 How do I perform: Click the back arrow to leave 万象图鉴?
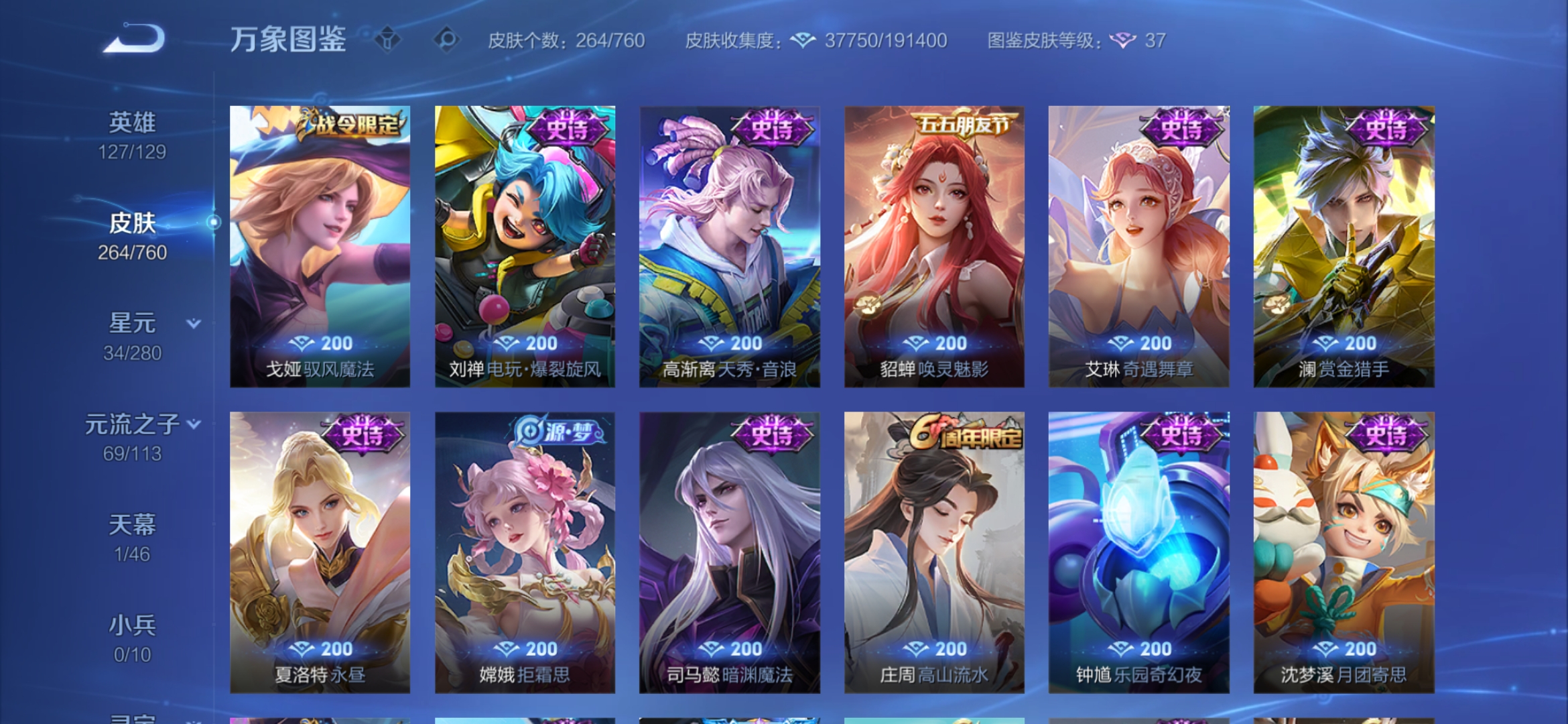pos(134,40)
